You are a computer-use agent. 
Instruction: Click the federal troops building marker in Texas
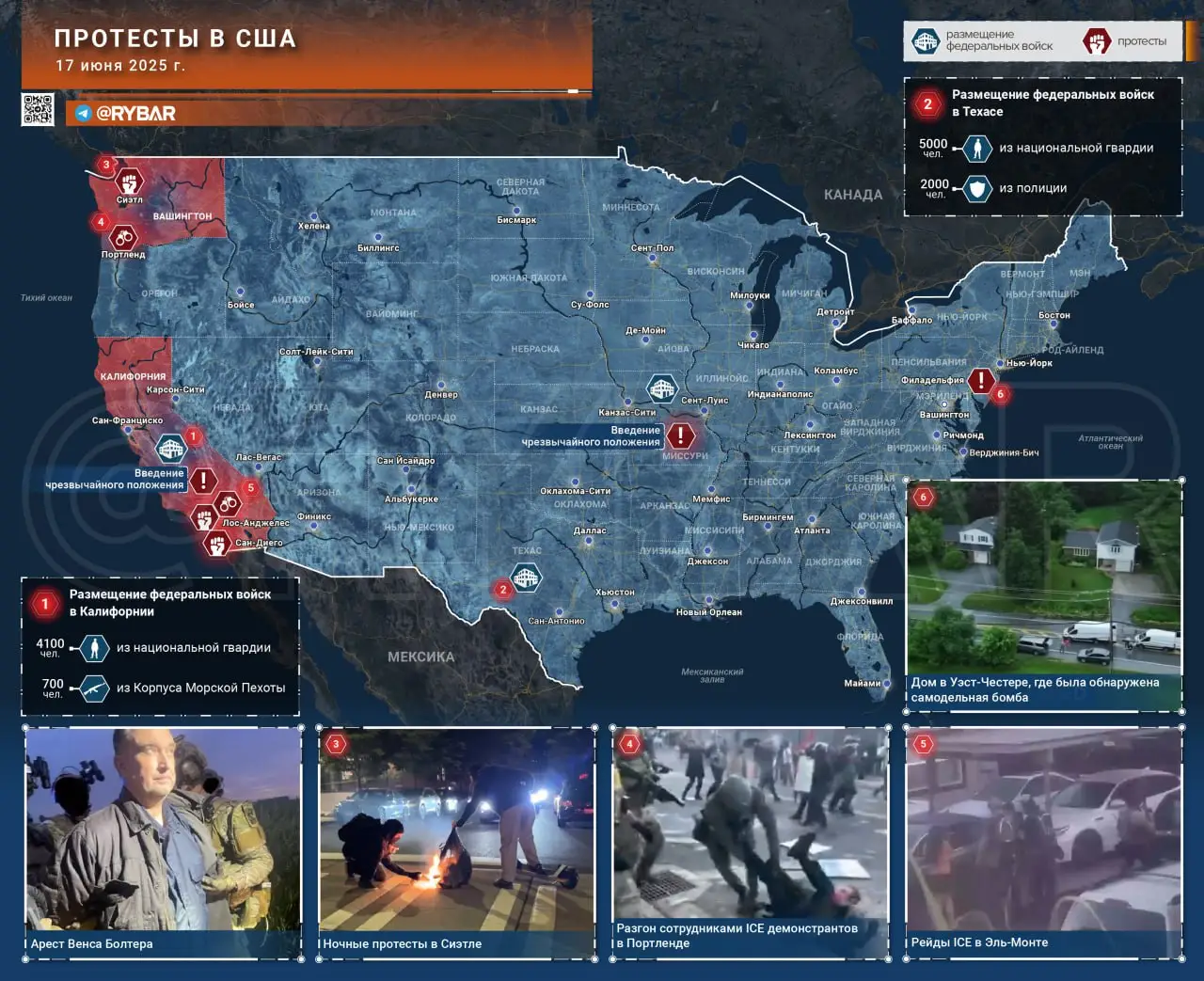(526, 578)
